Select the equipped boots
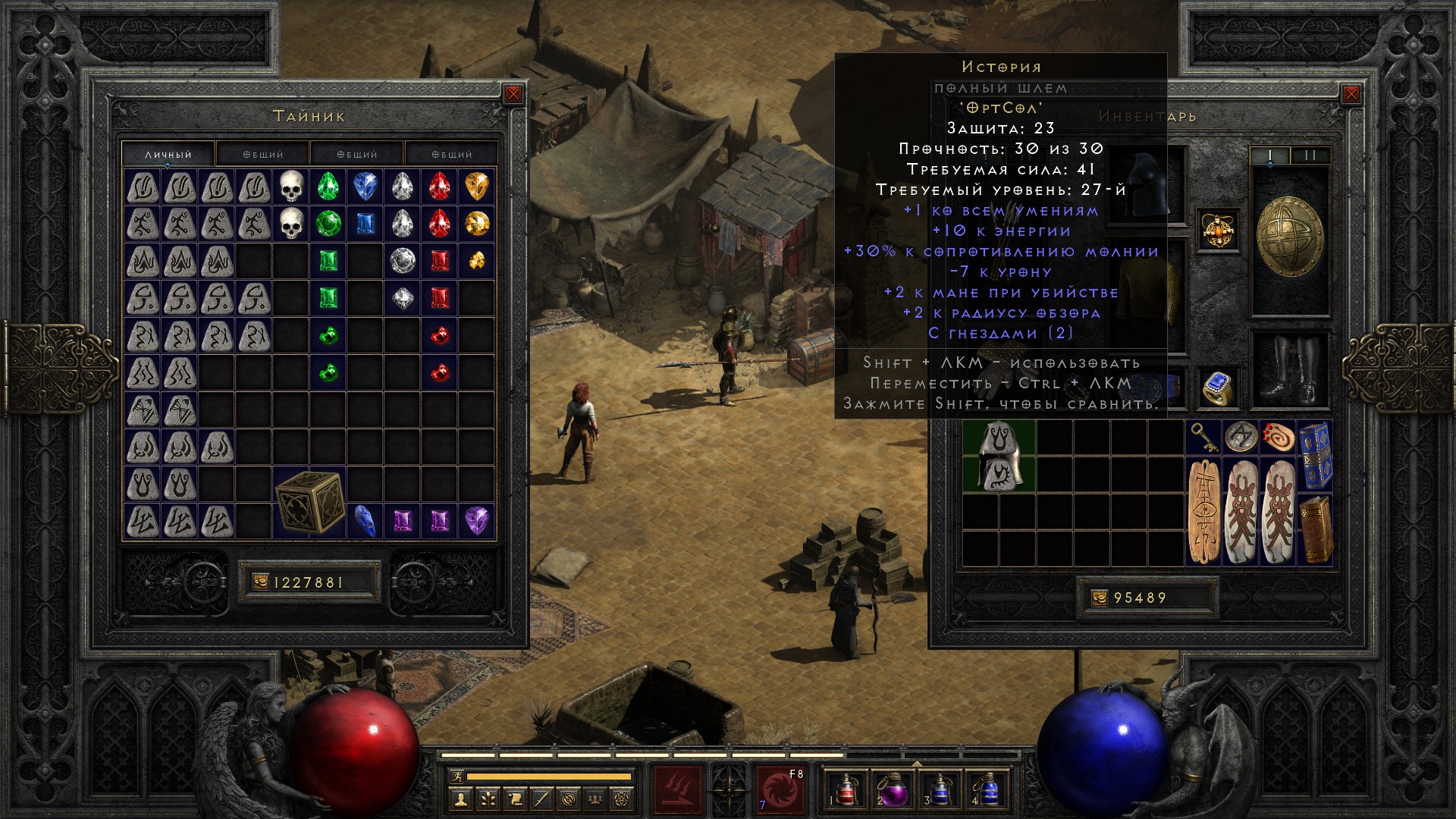Viewport: 1456px width, 819px height. tap(1290, 369)
